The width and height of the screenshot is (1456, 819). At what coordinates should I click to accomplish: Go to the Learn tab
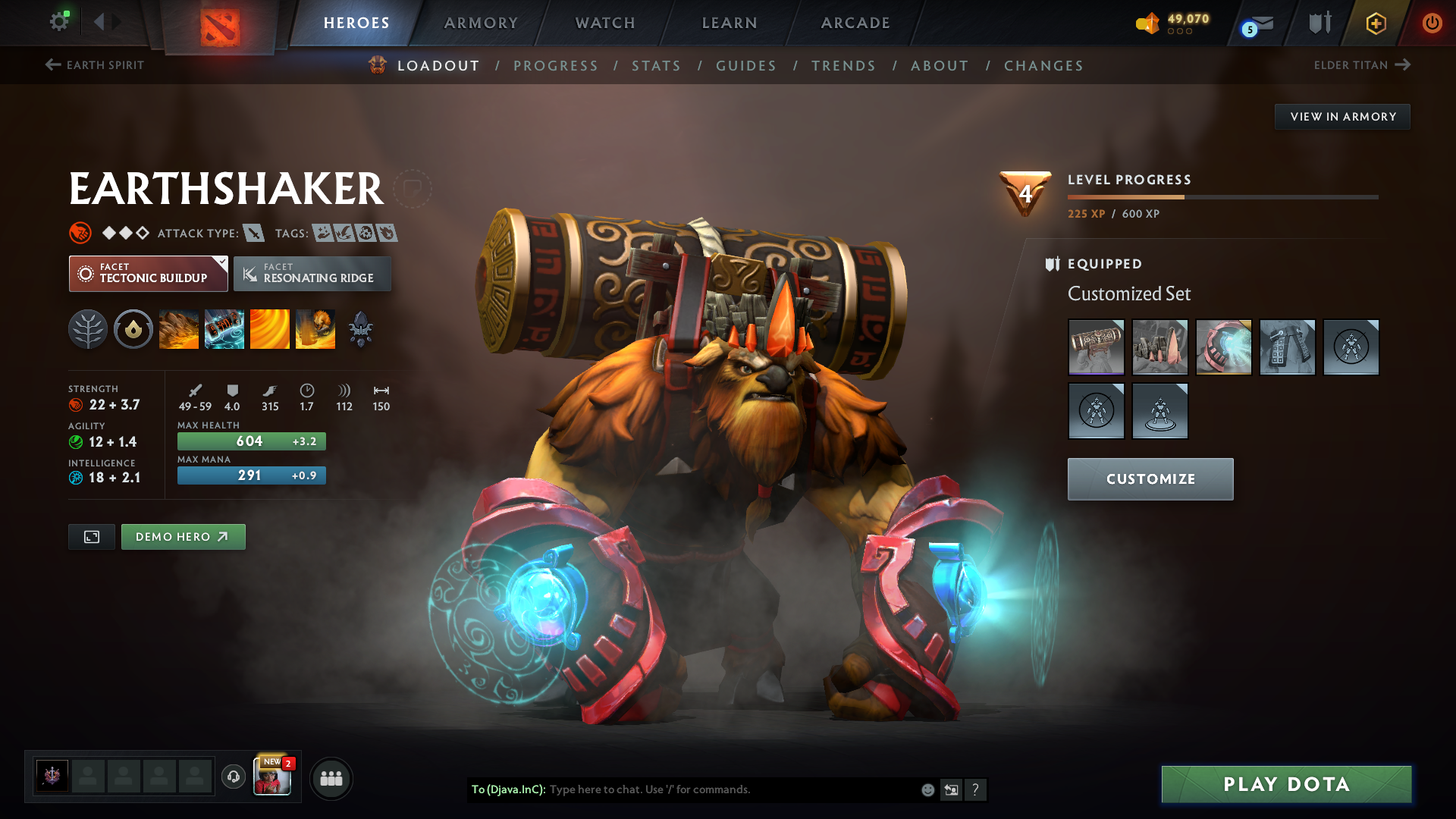pos(730,23)
